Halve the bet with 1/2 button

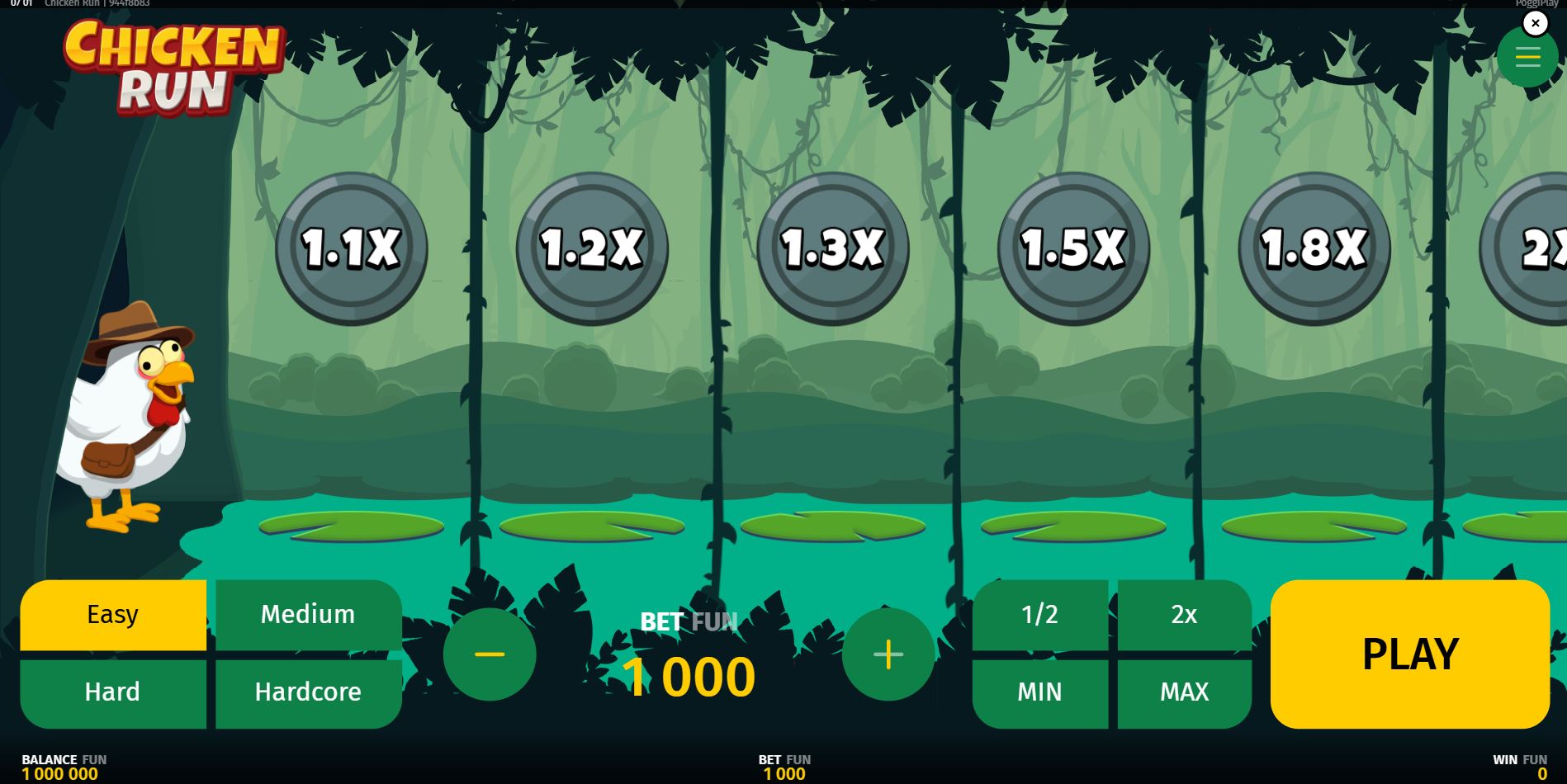tap(1039, 614)
